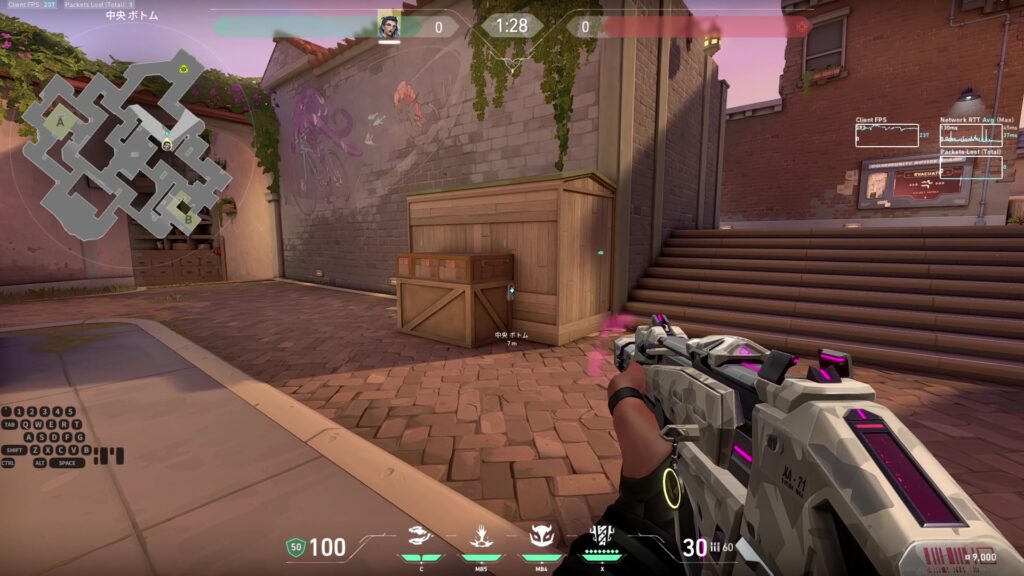Activate the X ultimate ability icon
The image size is (1024, 576).
coord(602,540)
